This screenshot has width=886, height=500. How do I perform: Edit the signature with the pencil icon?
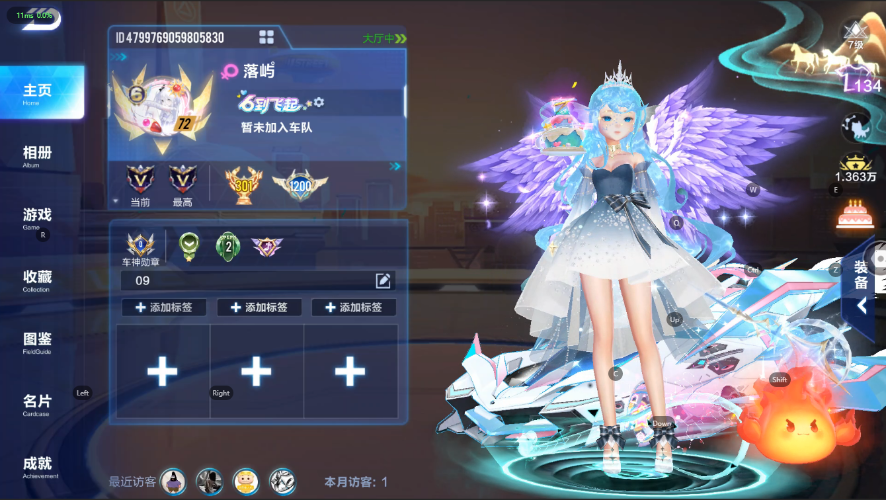pos(383,280)
